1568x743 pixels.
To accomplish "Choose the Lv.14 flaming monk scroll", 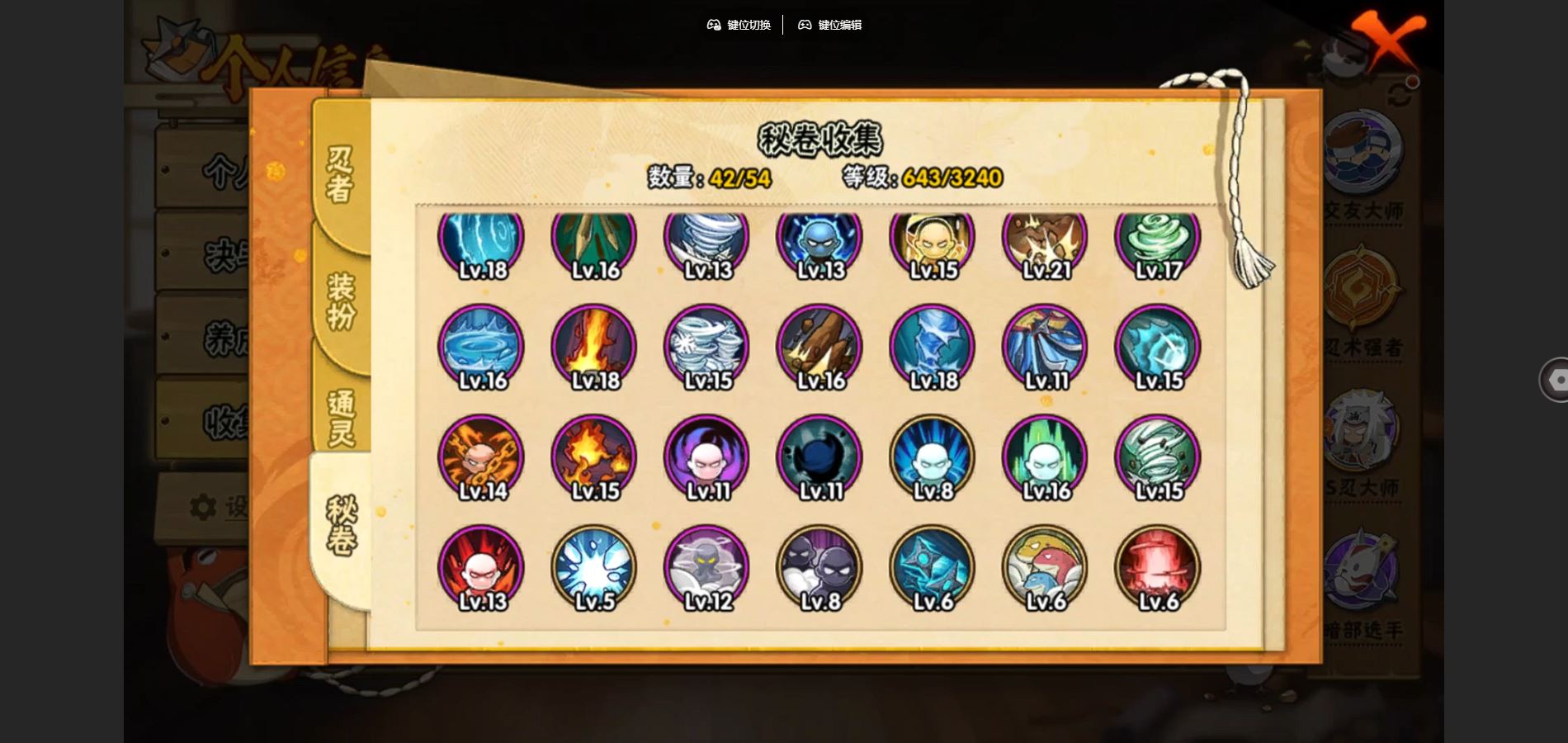I will (x=481, y=457).
